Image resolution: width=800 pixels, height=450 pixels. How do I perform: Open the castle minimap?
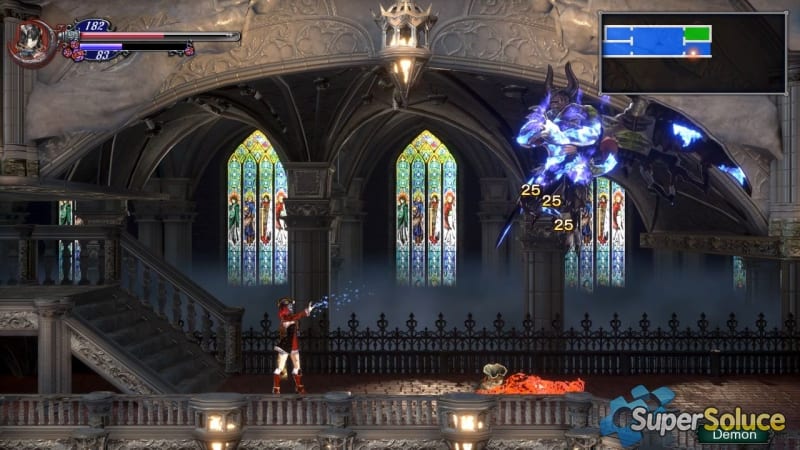point(692,52)
